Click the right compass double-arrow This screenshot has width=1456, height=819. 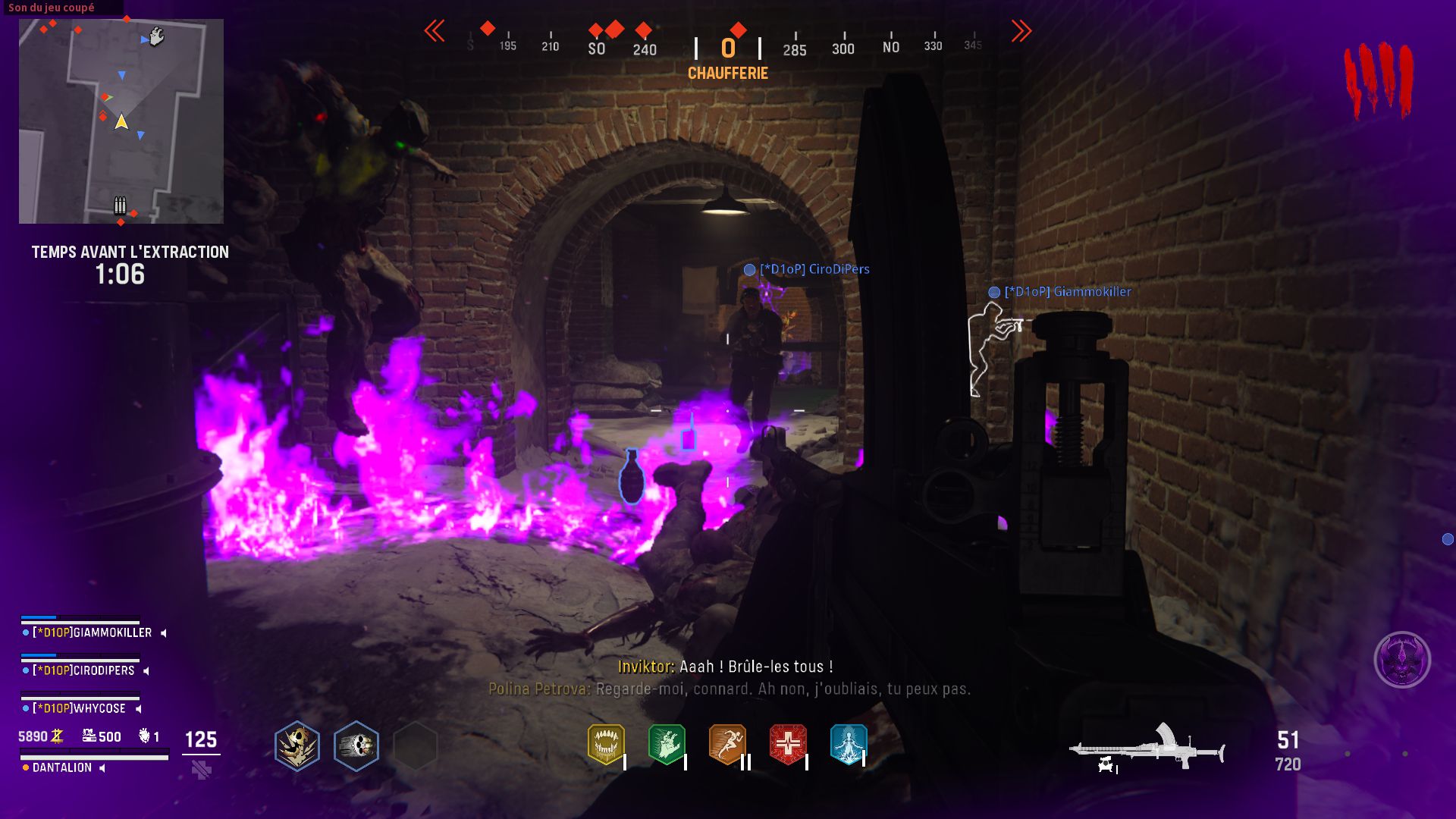[x=1021, y=31]
